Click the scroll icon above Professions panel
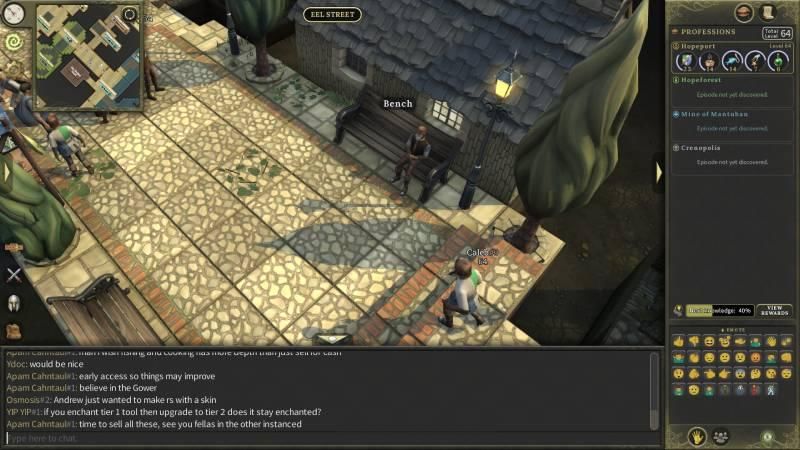 768,12
